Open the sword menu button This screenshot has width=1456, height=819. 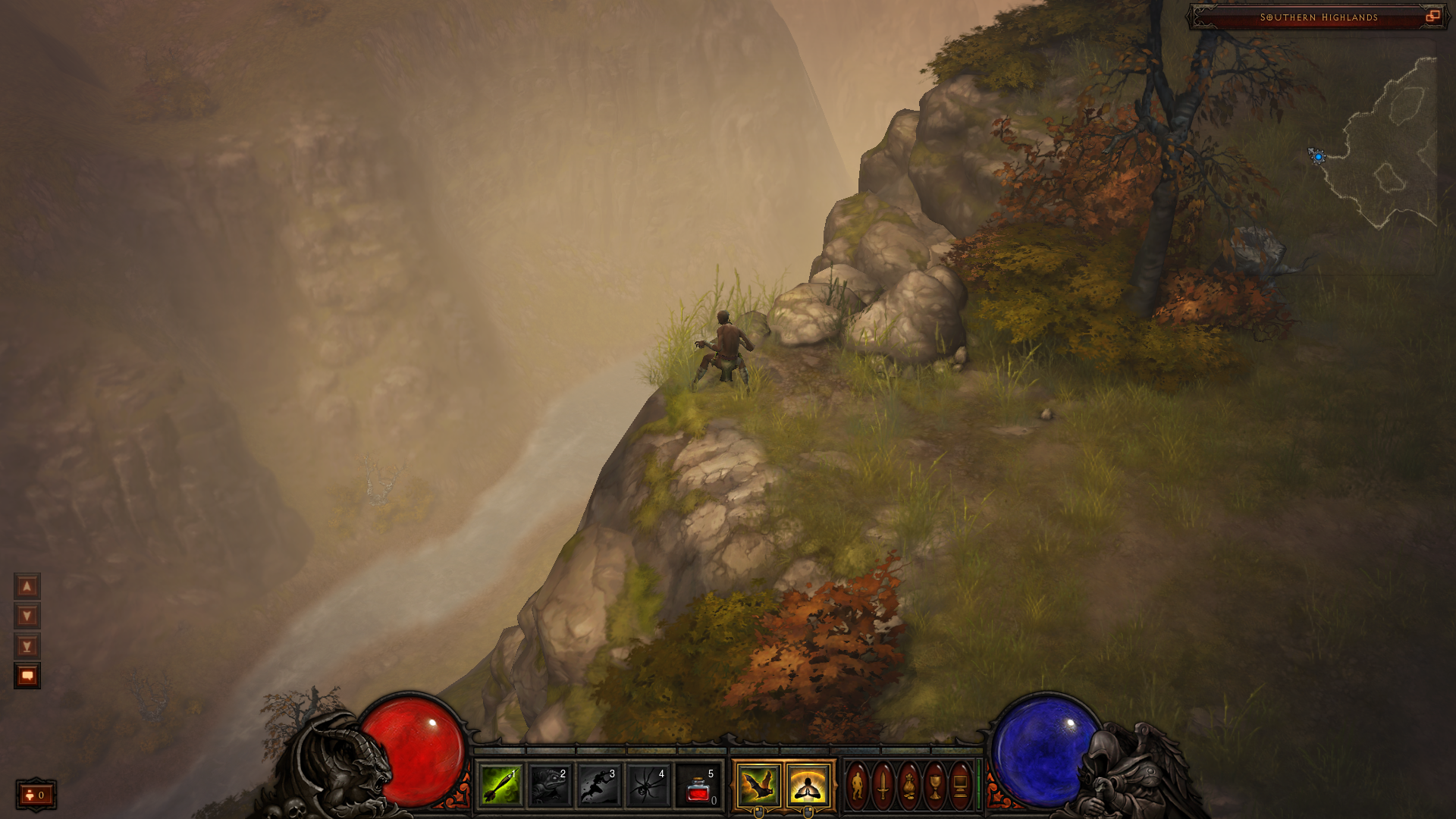pos(883,786)
